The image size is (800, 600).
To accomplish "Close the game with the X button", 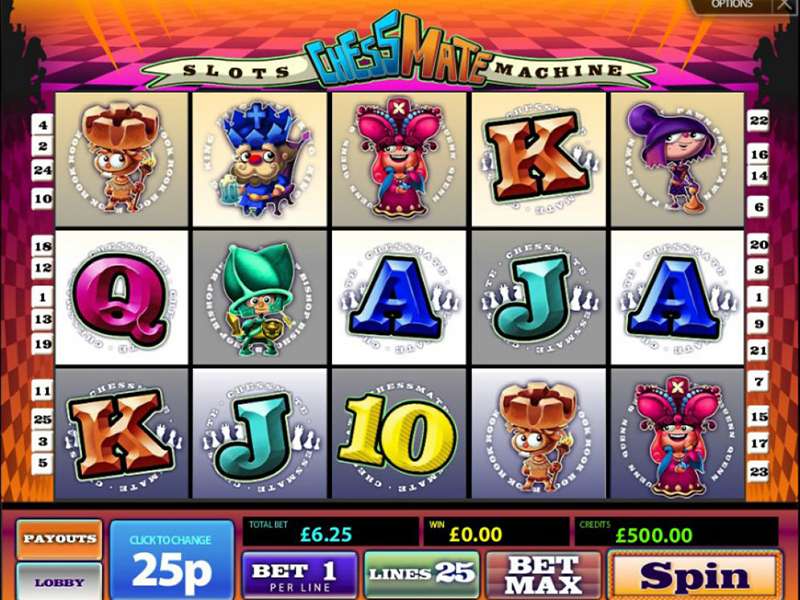I will (785, 5).
